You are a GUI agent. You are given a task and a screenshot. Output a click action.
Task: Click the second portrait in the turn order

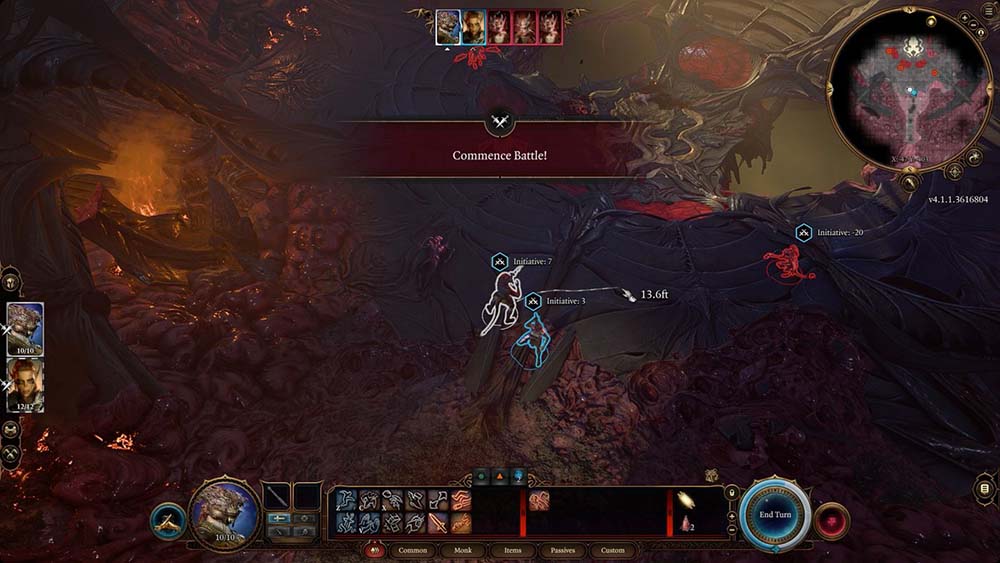pyautogui.click(x=473, y=27)
